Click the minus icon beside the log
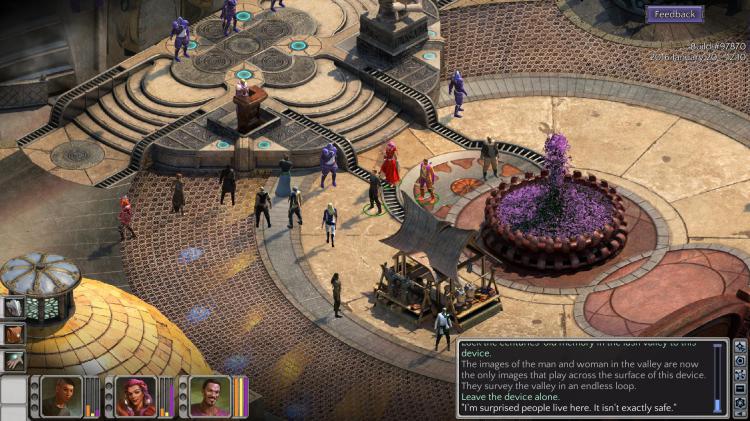This screenshot has width=750, height=421. [740, 388]
